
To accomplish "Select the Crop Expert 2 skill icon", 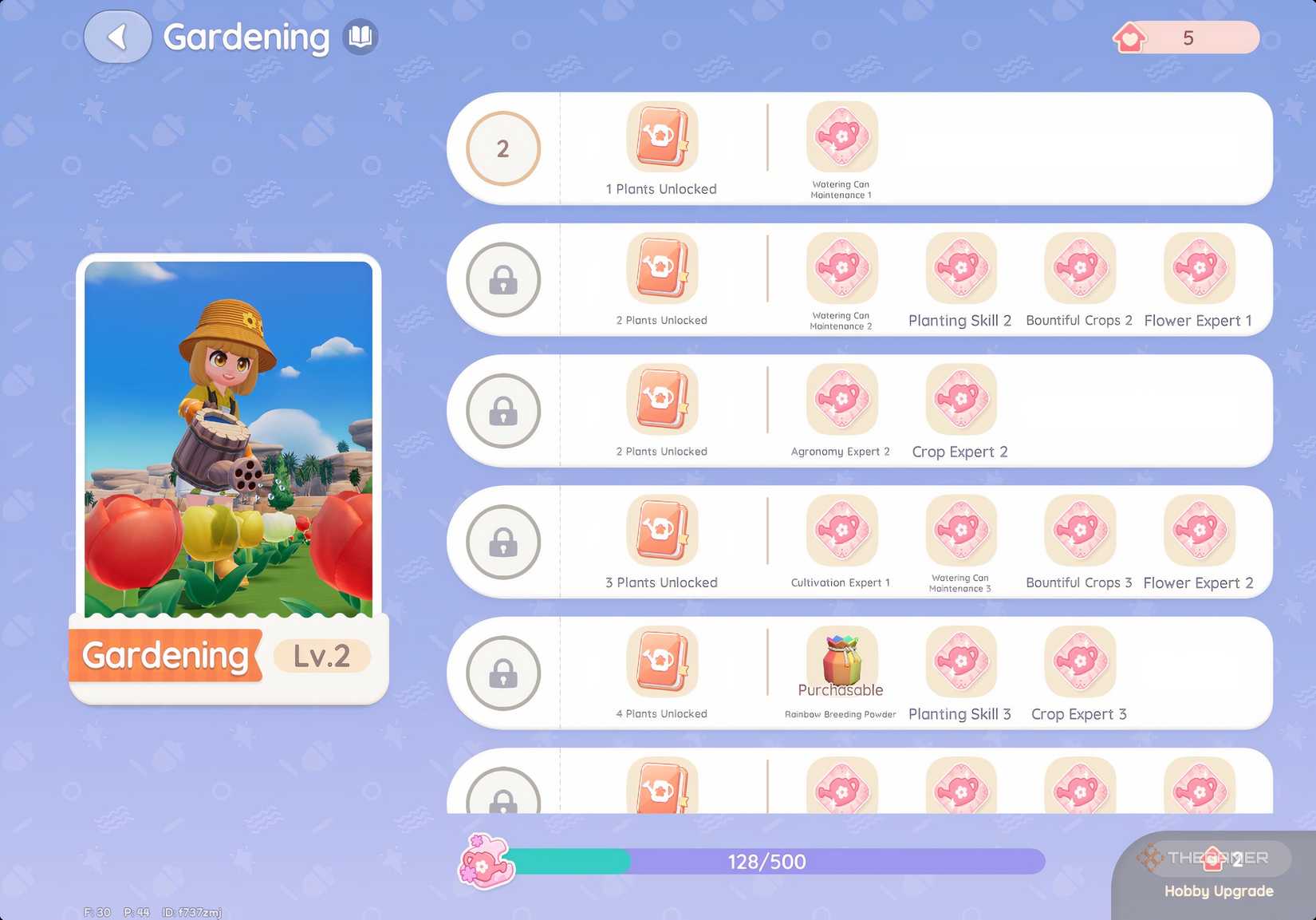I will 959,400.
